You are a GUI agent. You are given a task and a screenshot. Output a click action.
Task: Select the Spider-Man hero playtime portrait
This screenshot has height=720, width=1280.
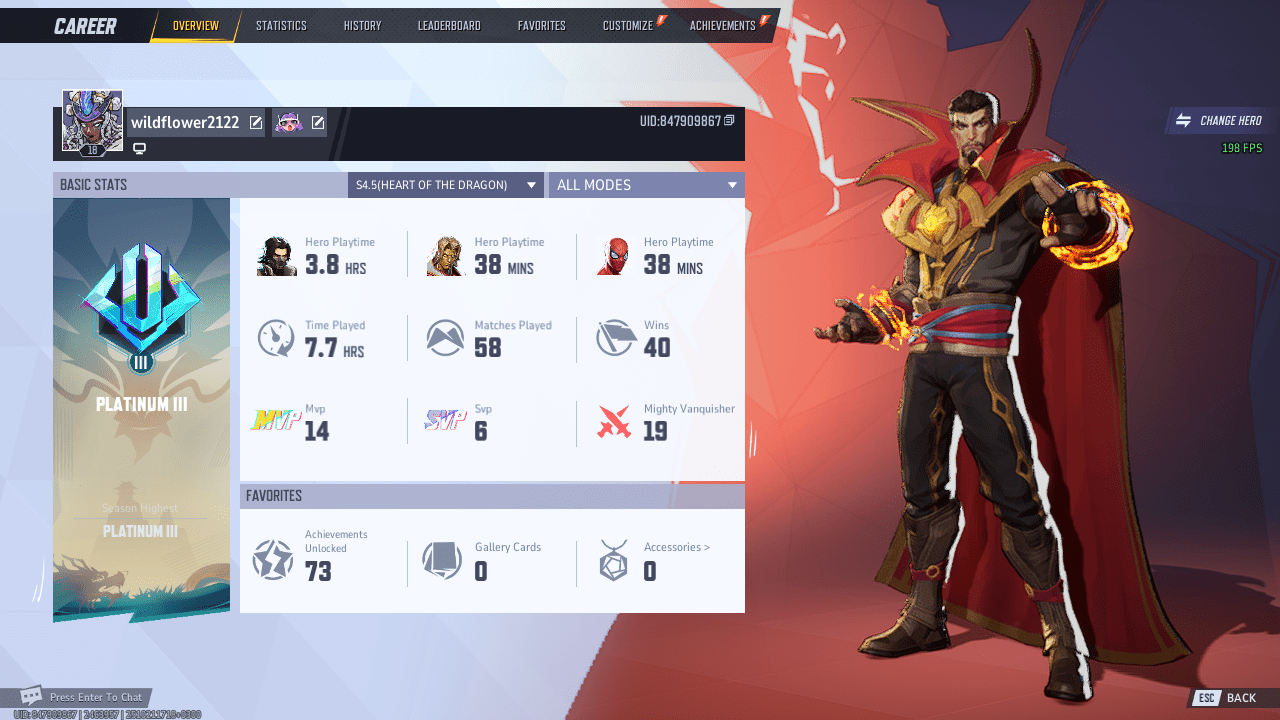point(615,255)
